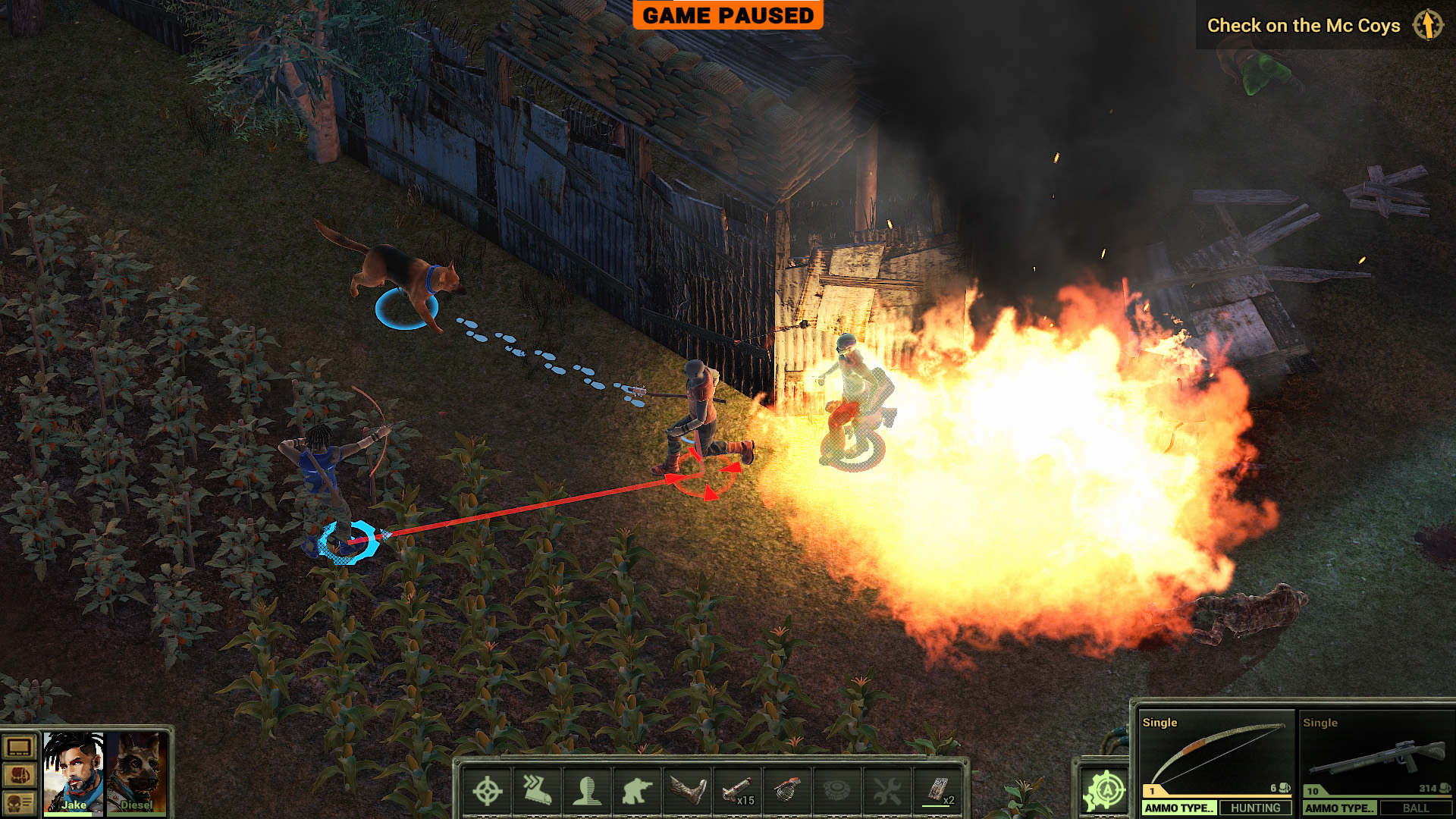Image resolution: width=1456 pixels, height=819 pixels.
Task: Use the x2 consumable item slot
Action: pos(937,791)
